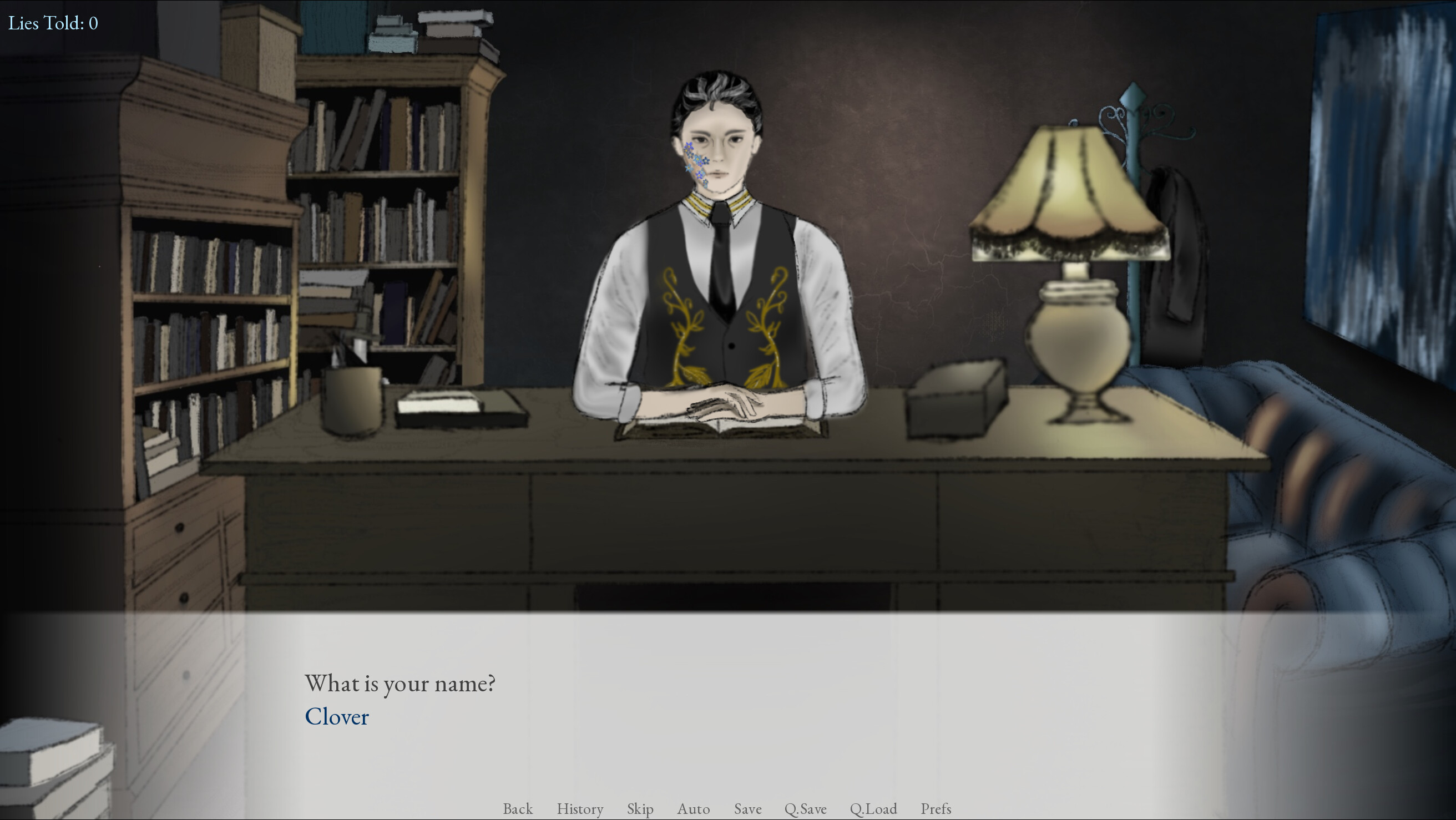Select the Clover name choice

pyautogui.click(x=337, y=717)
